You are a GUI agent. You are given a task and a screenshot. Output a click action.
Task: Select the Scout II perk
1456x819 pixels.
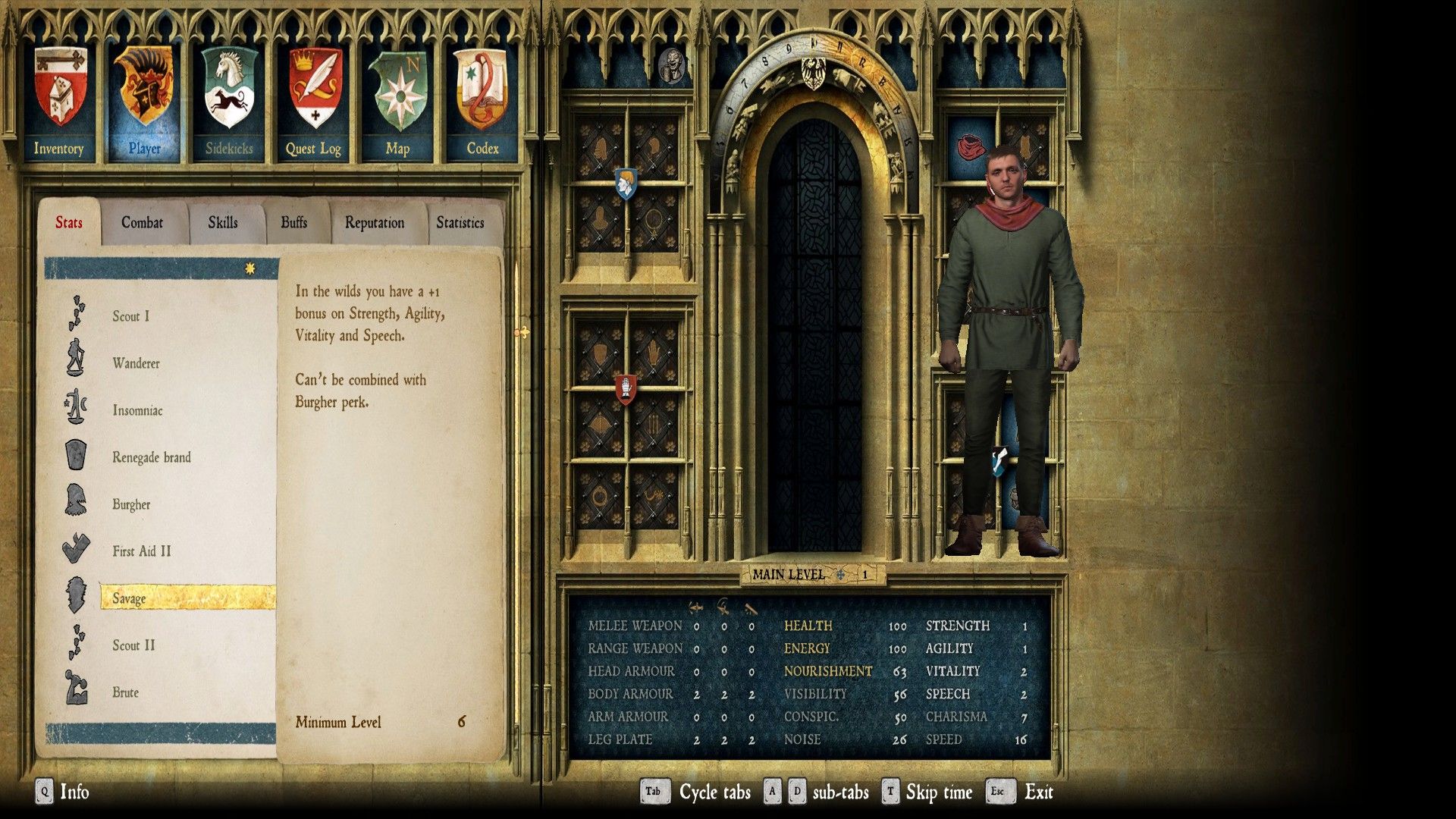[x=133, y=645]
